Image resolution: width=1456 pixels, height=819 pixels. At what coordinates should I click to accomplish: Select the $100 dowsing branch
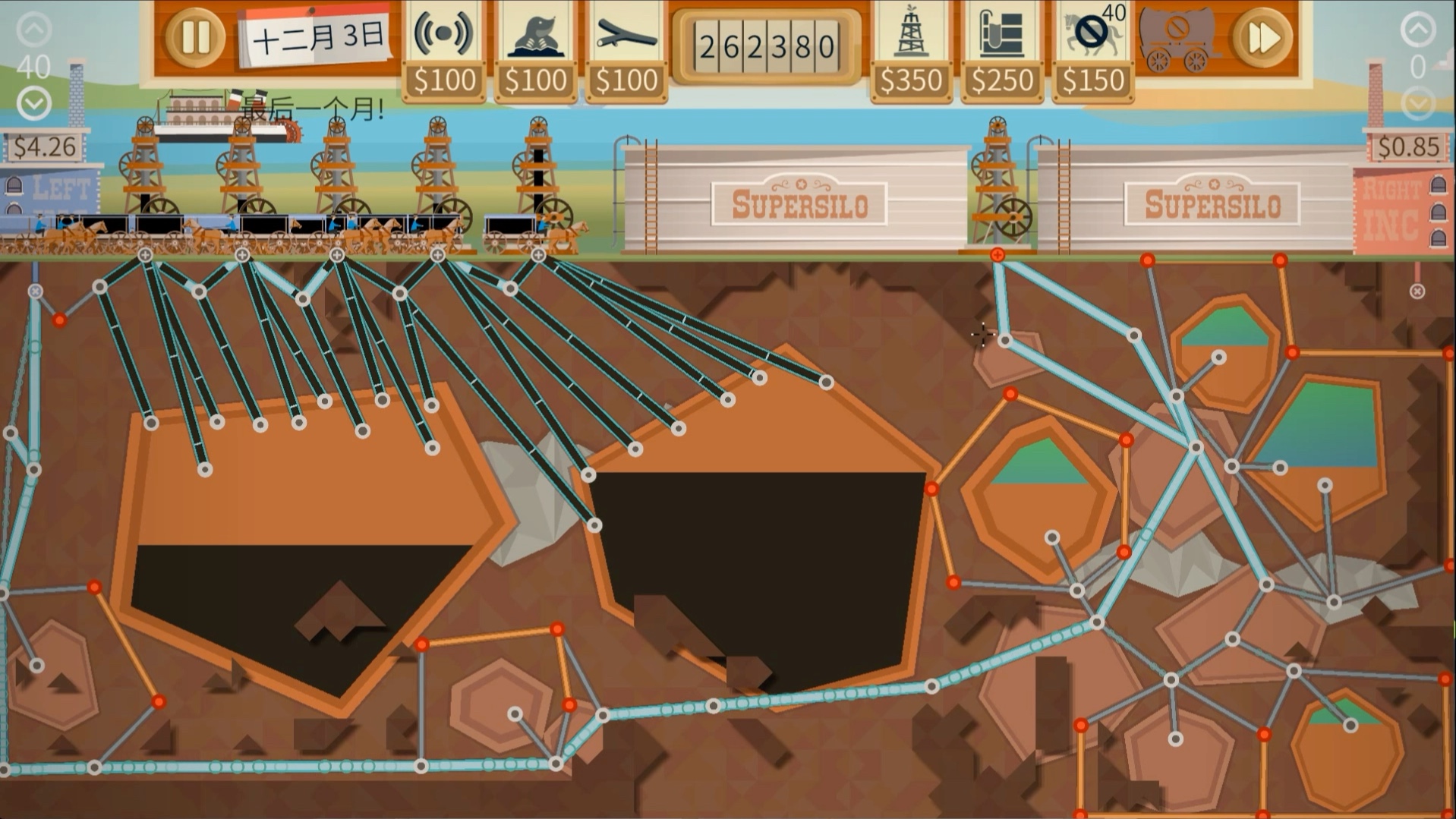[x=626, y=51]
